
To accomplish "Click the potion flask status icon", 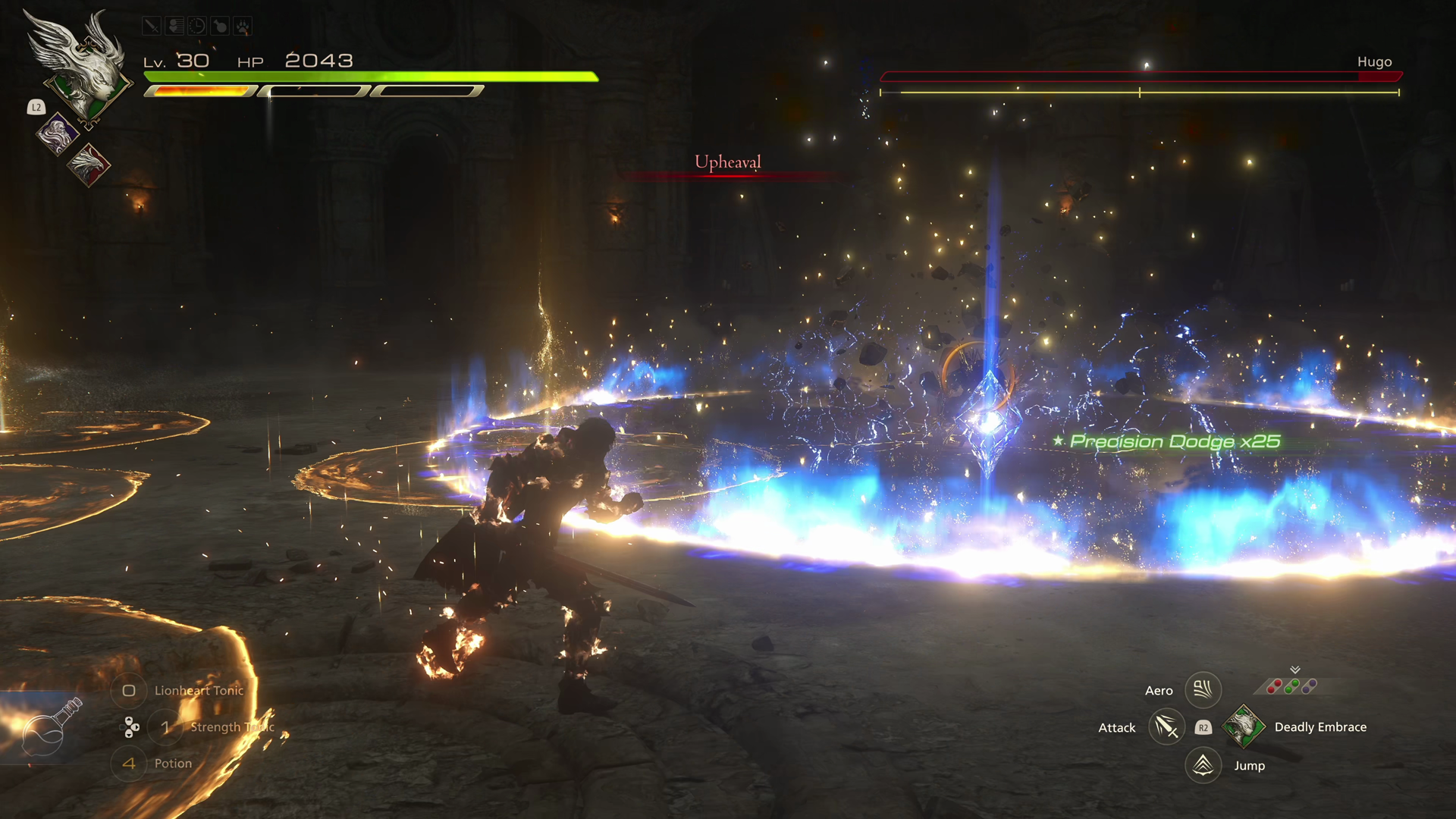I will (x=220, y=27).
